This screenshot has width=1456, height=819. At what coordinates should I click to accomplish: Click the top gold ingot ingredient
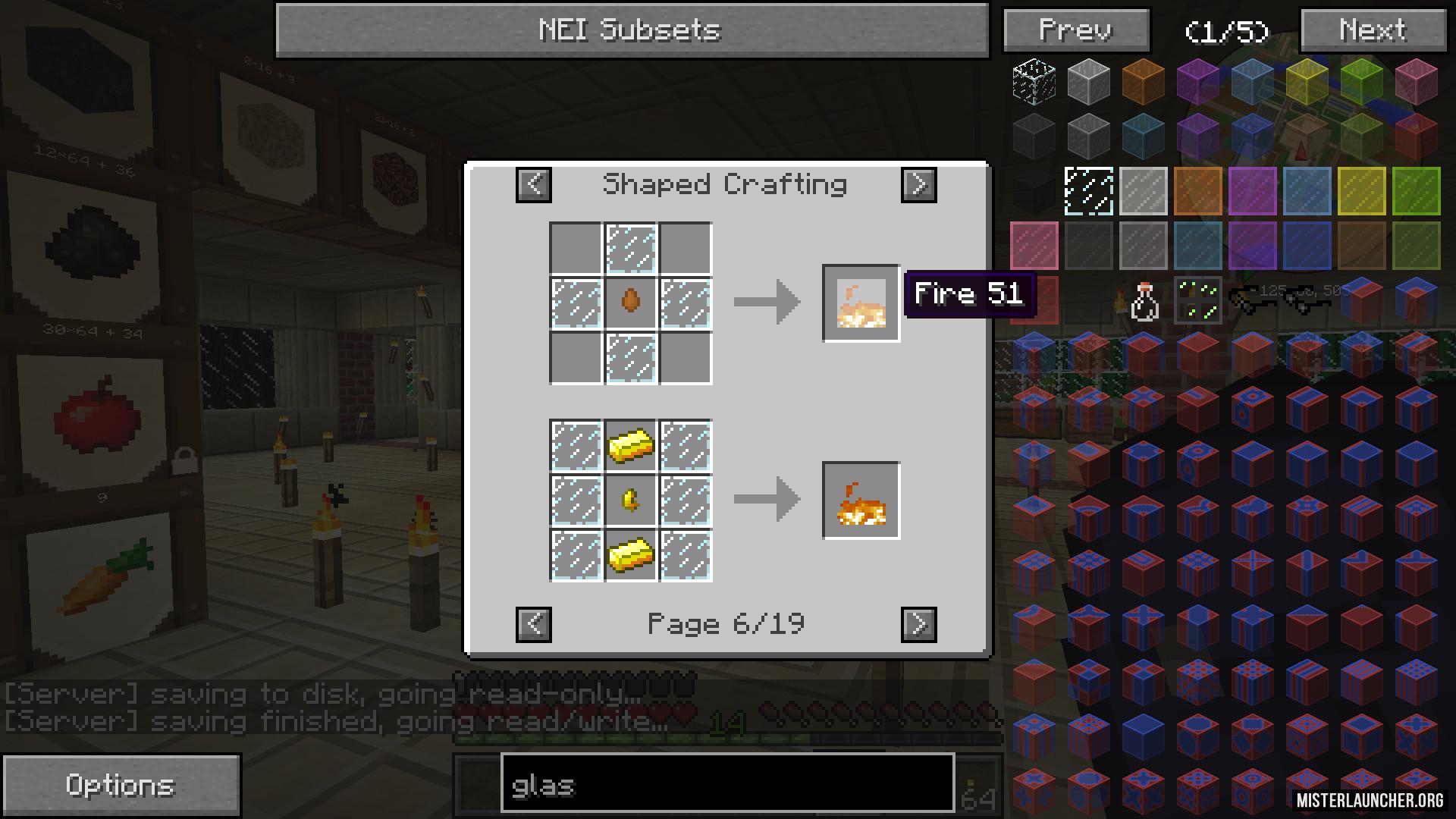point(630,446)
